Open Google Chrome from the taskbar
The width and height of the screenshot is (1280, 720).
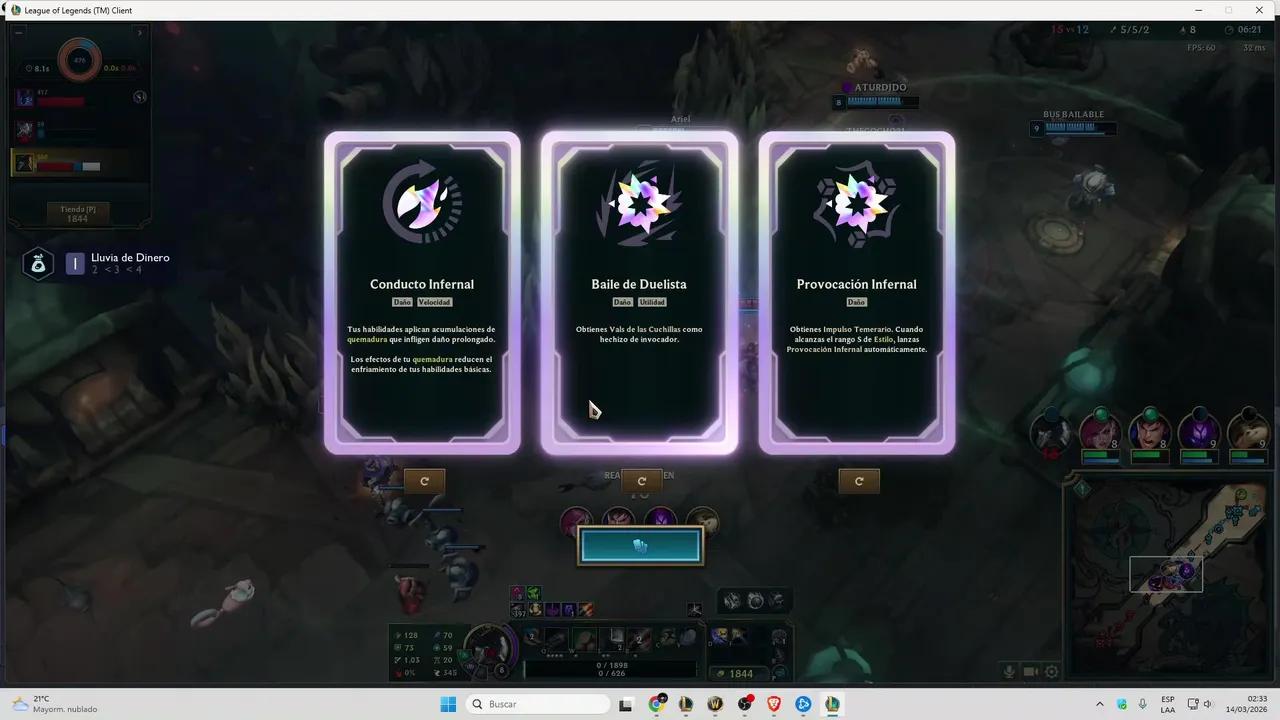pyautogui.click(x=657, y=704)
